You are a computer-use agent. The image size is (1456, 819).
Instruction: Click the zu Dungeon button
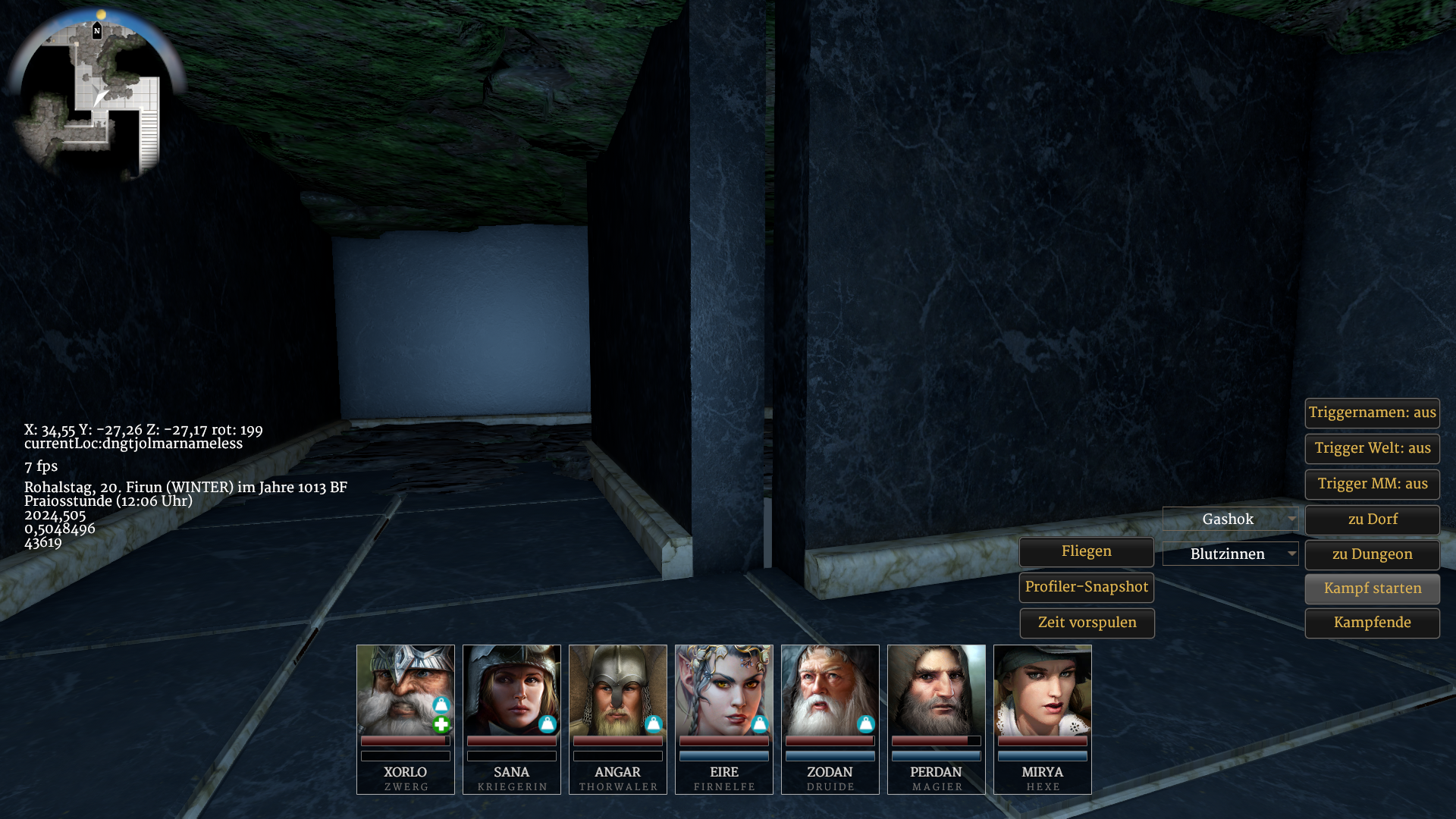click(x=1372, y=555)
